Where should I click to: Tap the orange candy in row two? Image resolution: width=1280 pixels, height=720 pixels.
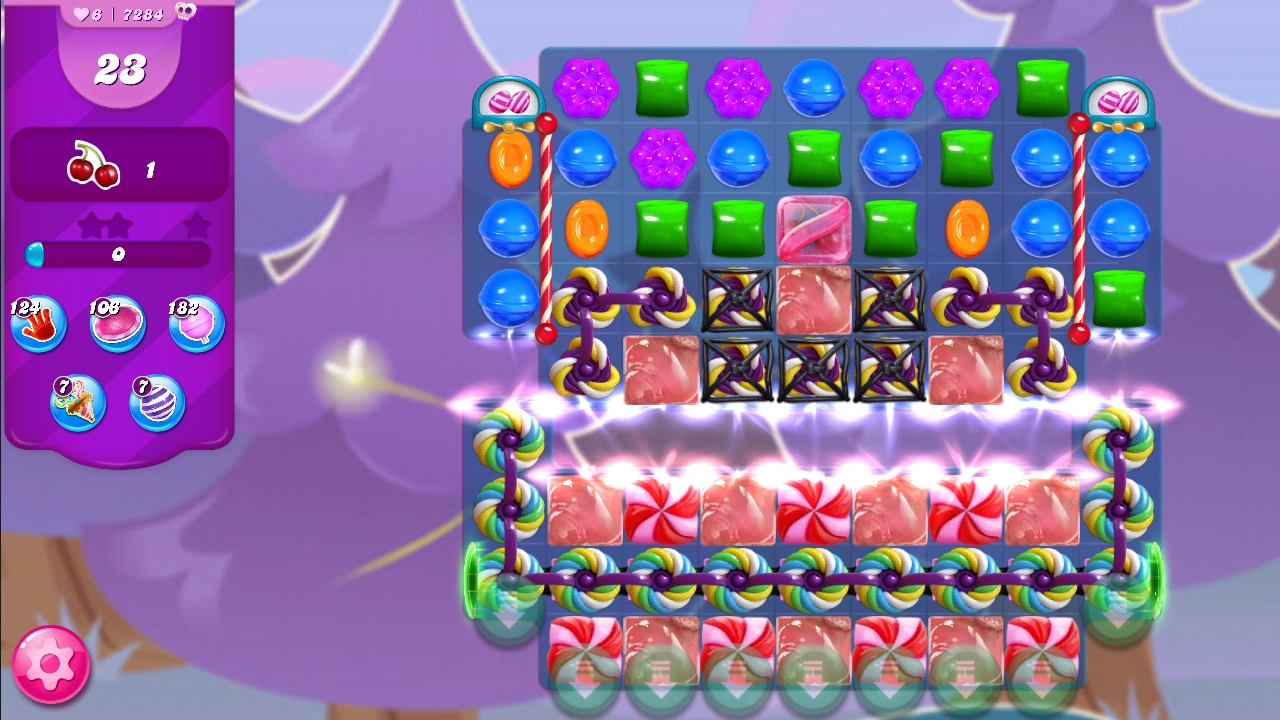(508, 158)
